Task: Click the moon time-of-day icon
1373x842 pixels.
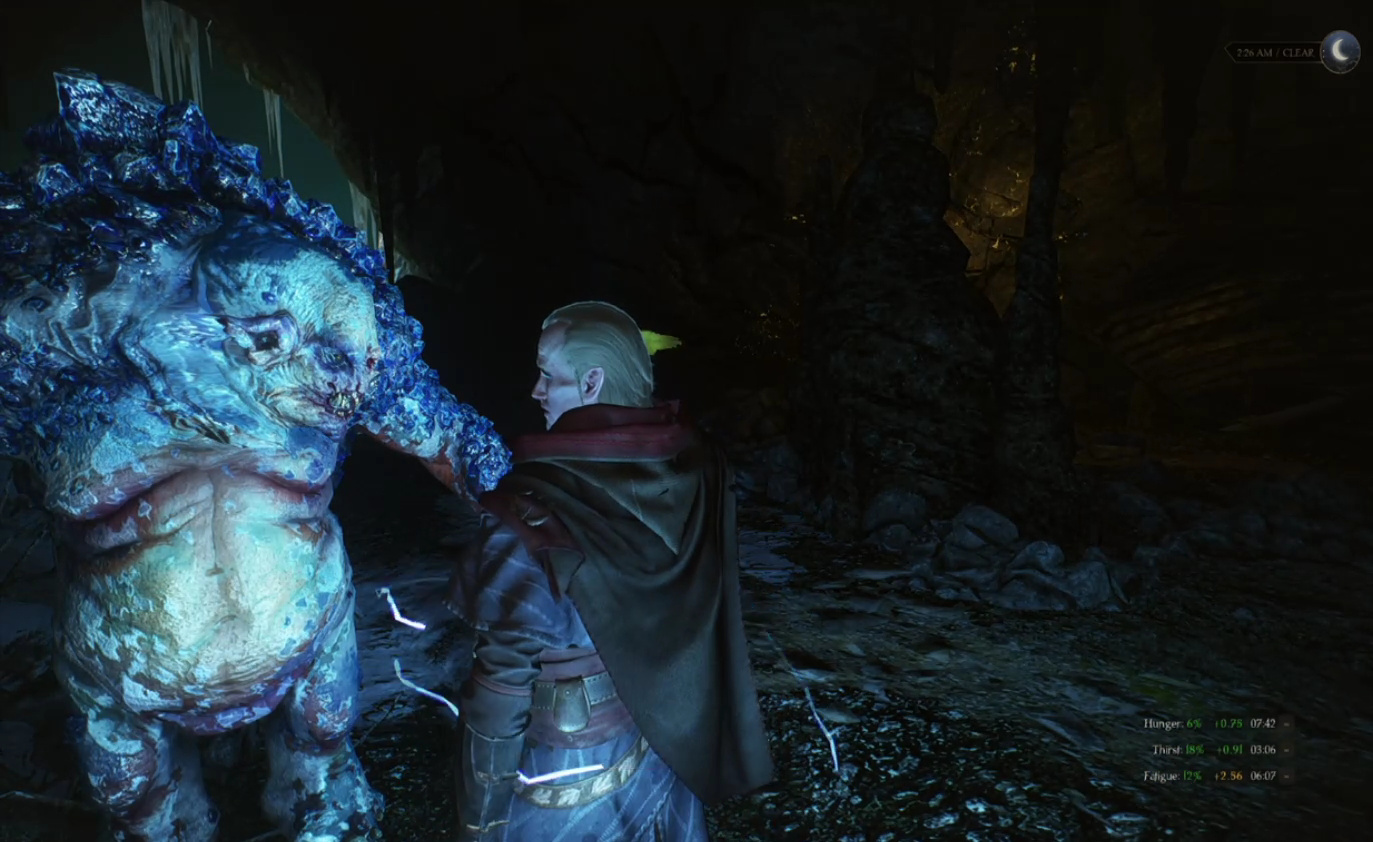Action: point(1339,52)
